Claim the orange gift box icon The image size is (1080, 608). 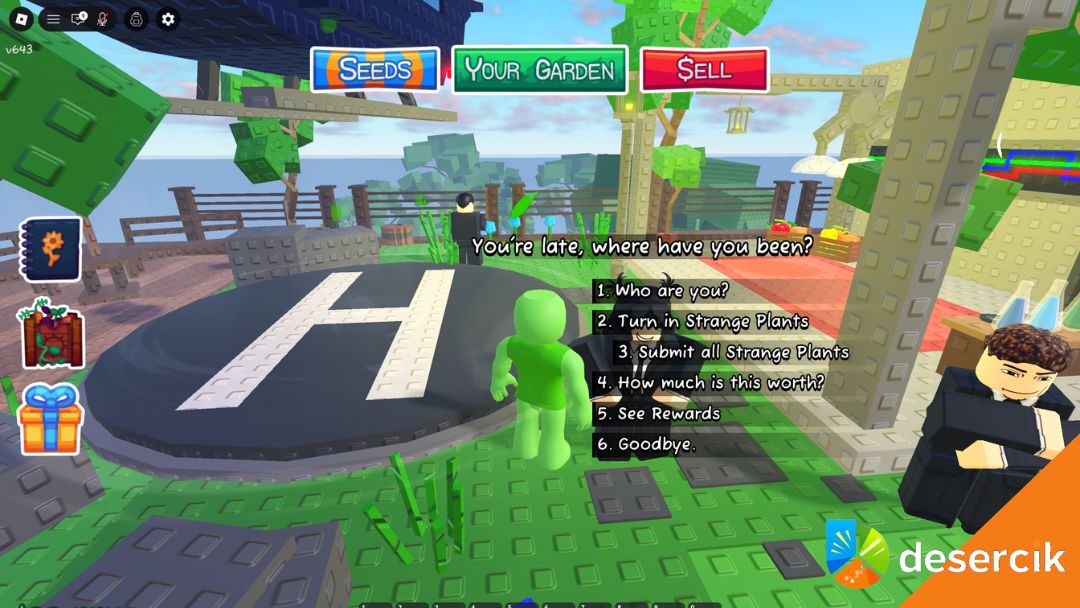[x=51, y=418]
